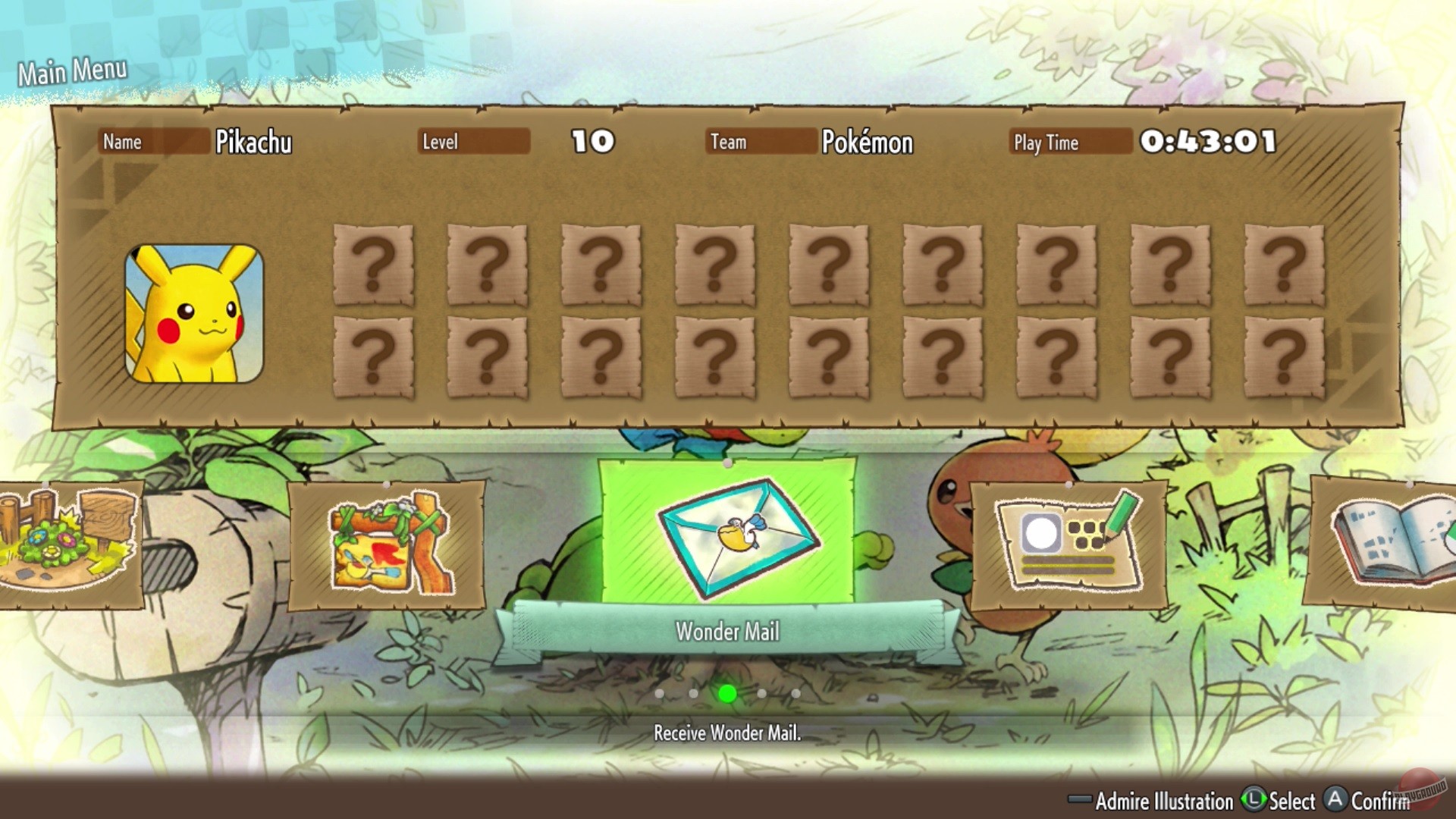This screenshot has width=1456, height=819.
Task: Select the rightmost page indicator dot
Action: (795, 692)
